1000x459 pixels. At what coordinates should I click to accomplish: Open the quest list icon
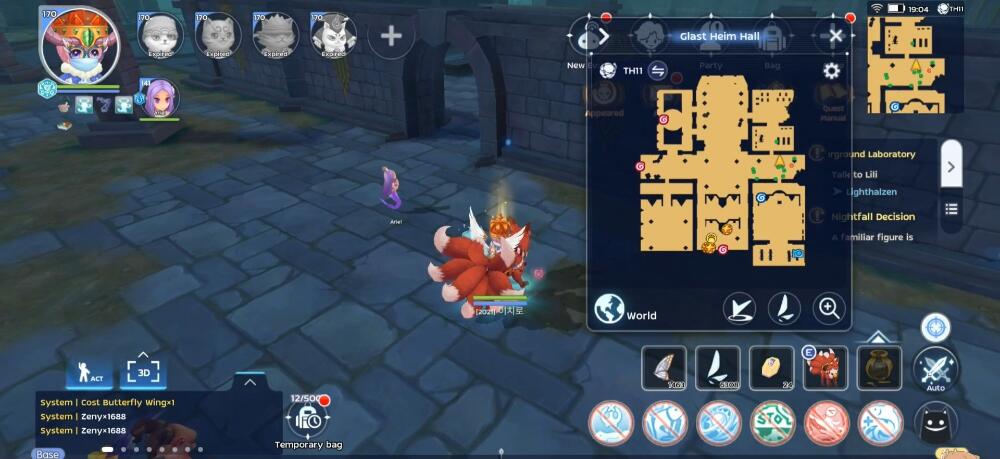click(x=951, y=209)
